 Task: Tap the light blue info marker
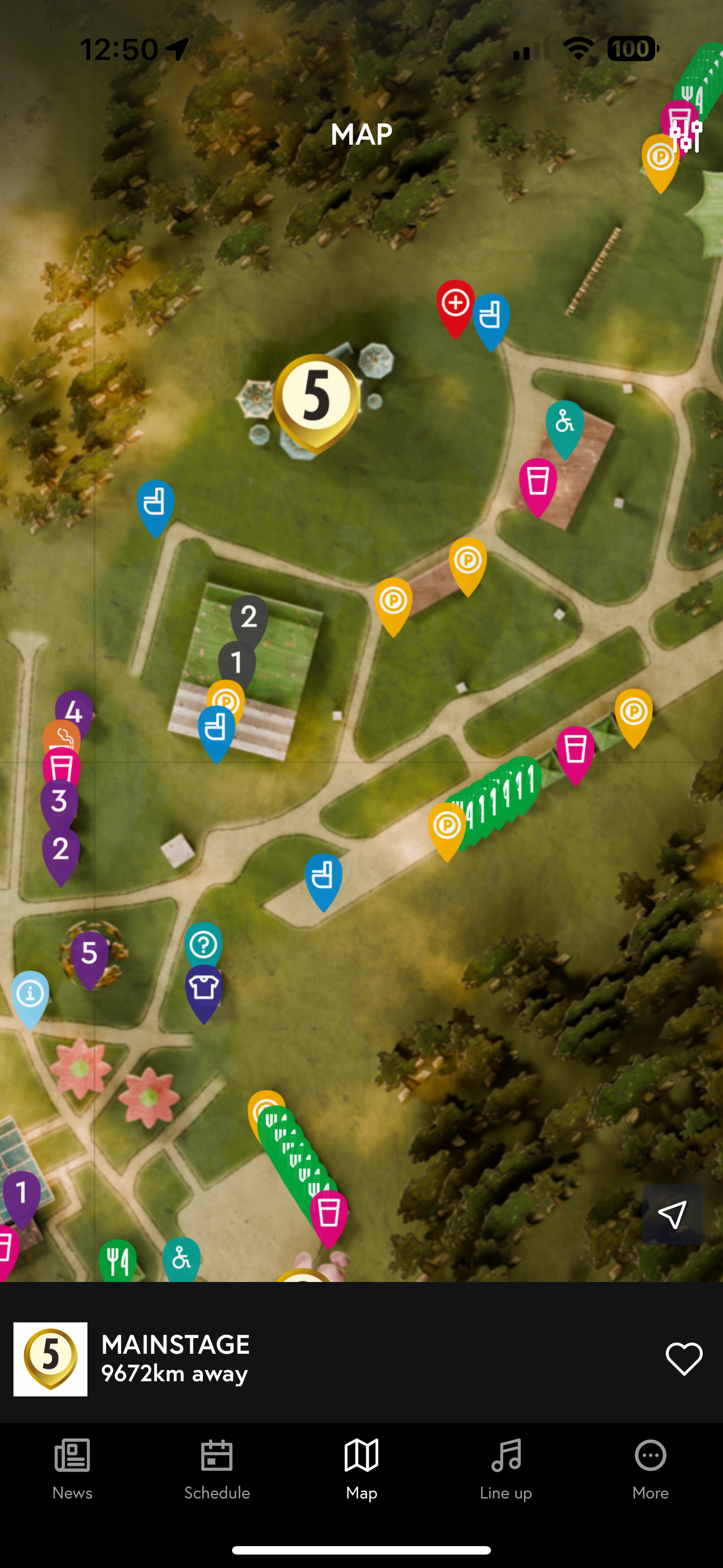tap(30, 994)
